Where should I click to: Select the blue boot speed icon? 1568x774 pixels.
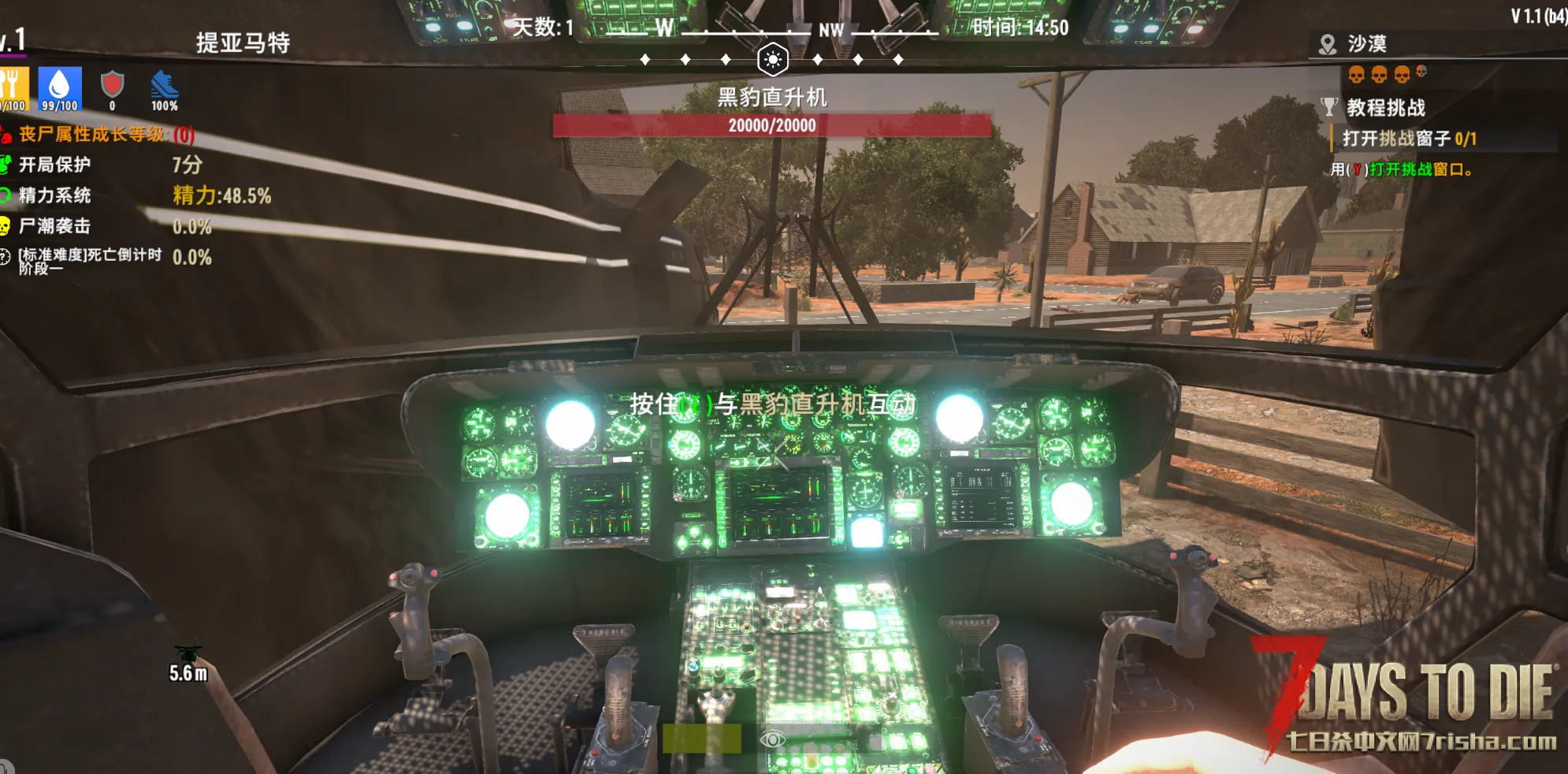[x=164, y=85]
